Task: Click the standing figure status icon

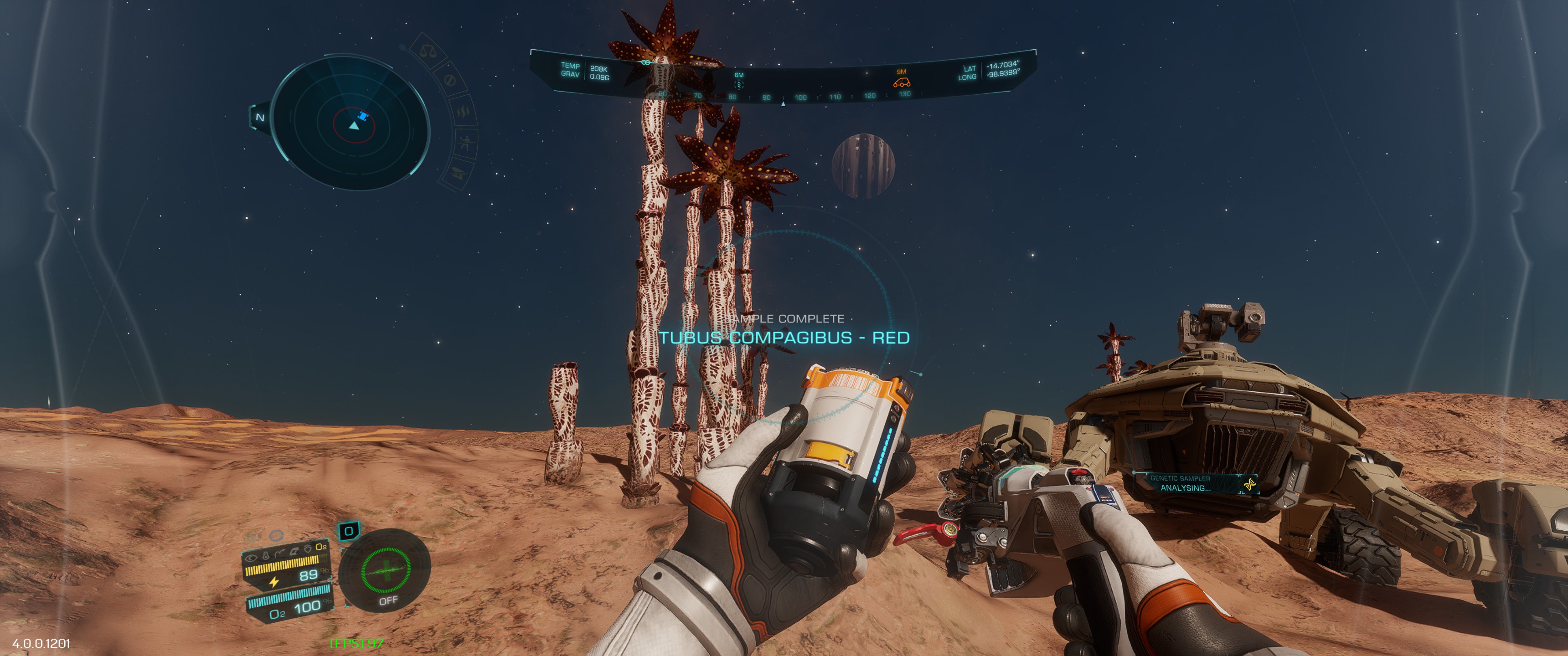Action: [x=466, y=143]
